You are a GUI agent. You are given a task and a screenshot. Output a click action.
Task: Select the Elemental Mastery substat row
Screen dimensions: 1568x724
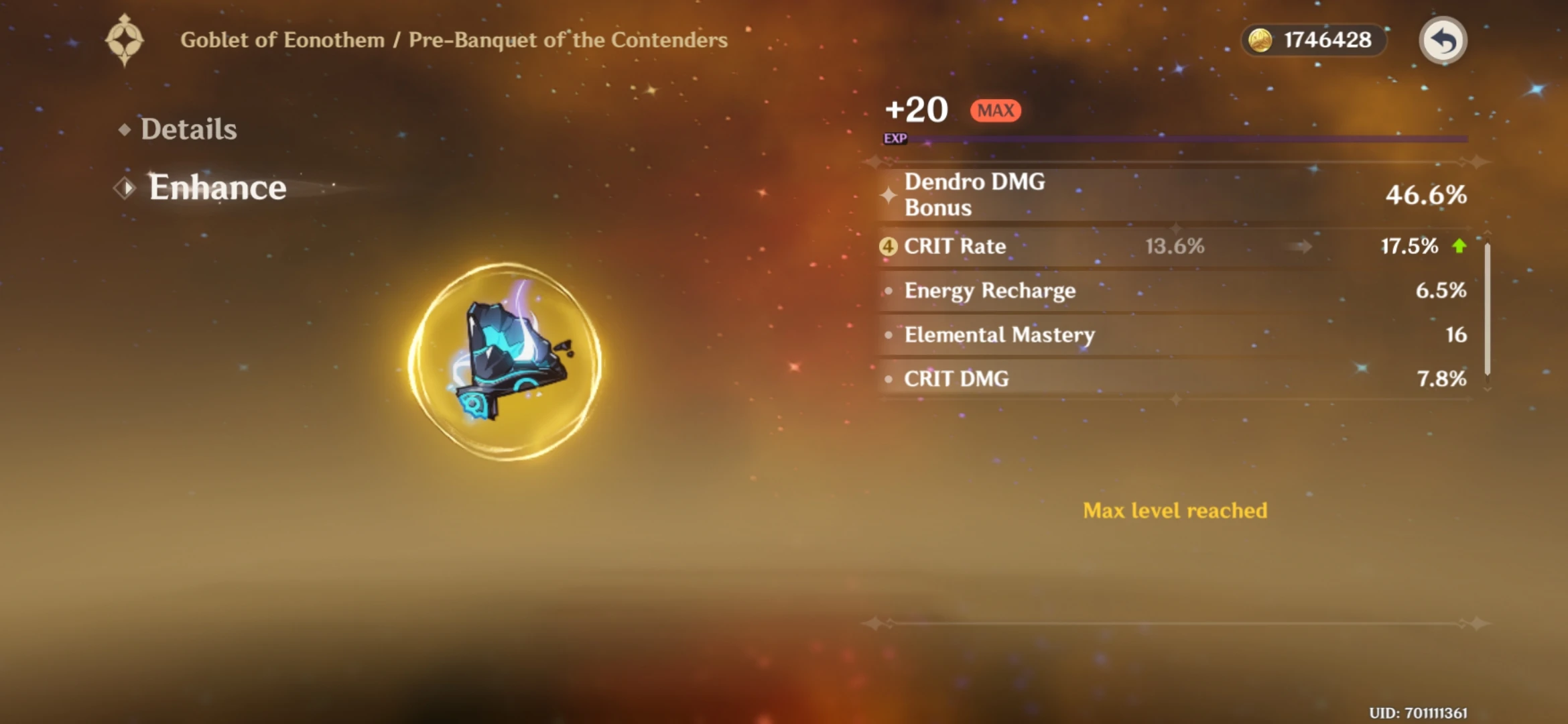(1139, 335)
